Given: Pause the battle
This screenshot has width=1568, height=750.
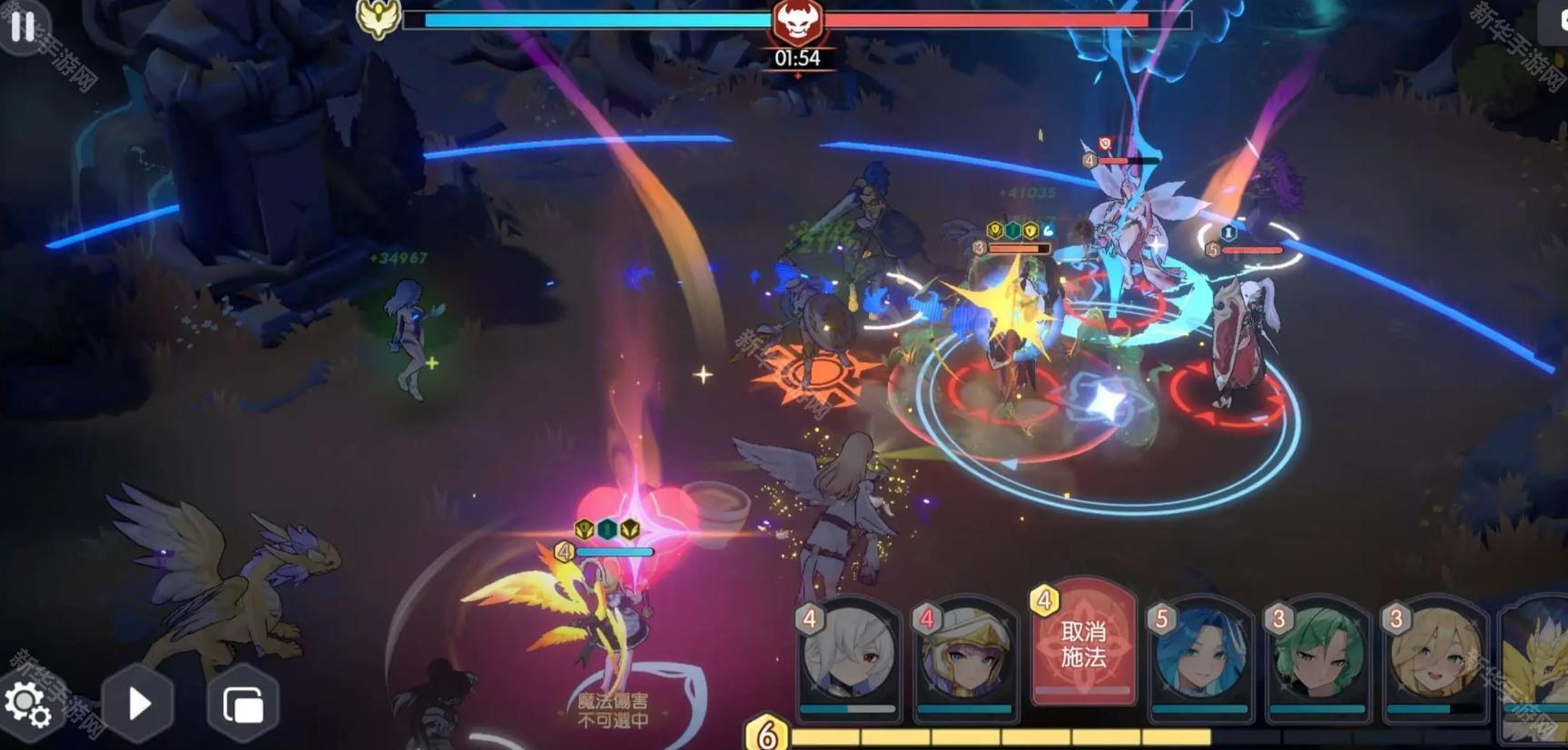Looking at the screenshot, I should point(23,26).
